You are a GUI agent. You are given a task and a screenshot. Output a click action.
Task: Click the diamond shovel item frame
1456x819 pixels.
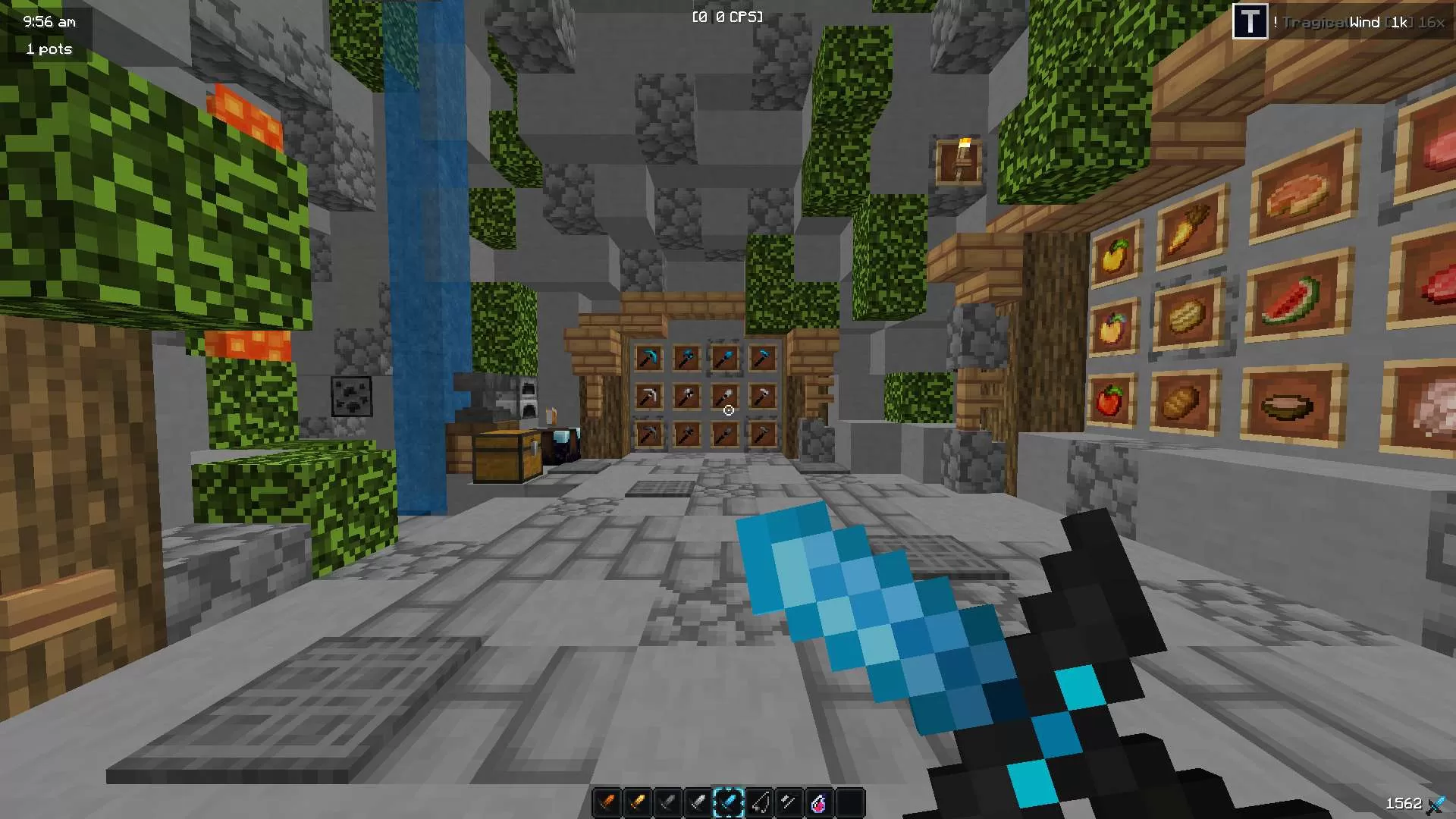pyautogui.click(x=724, y=356)
